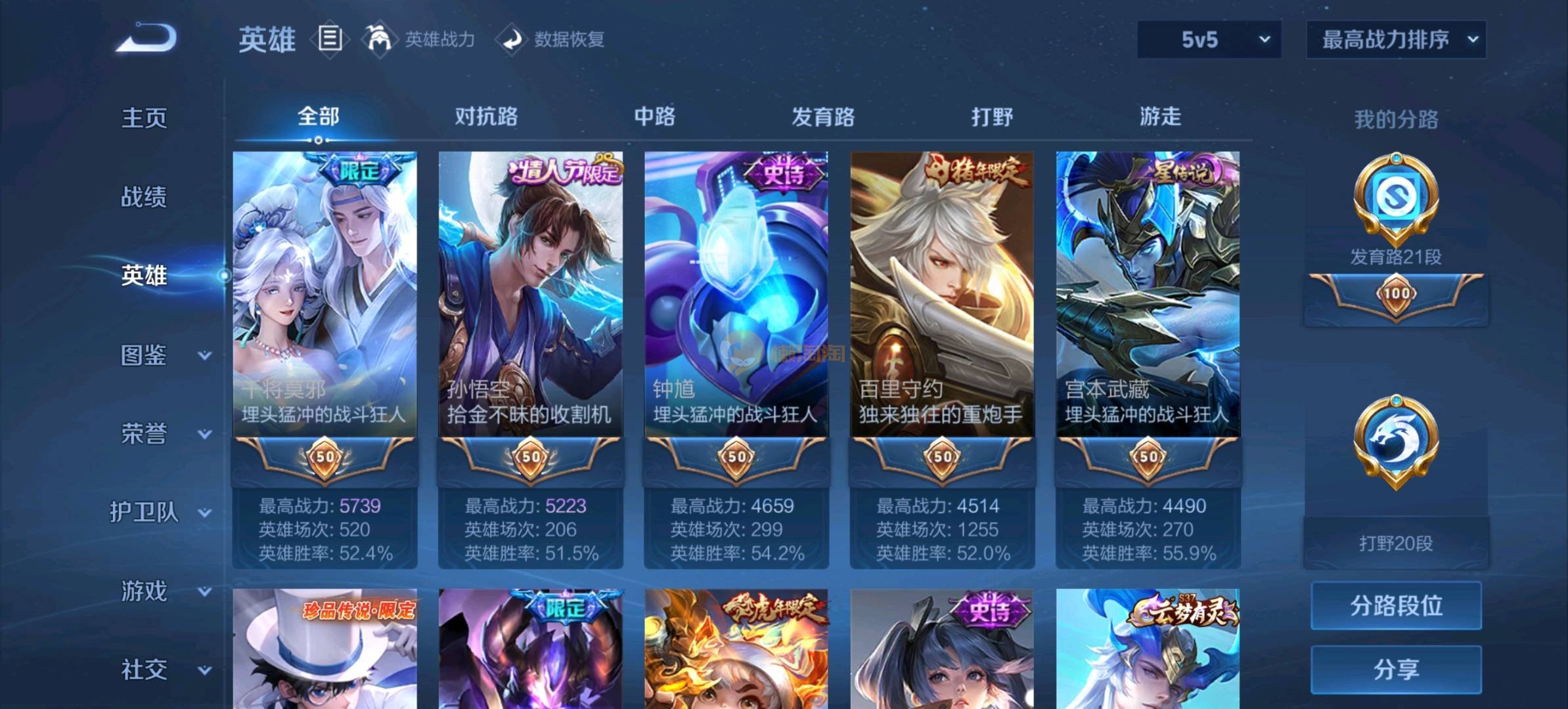This screenshot has width=1568, height=709.
Task: Click the 干将莫邪 level 50 badge
Action: tap(324, 460)
